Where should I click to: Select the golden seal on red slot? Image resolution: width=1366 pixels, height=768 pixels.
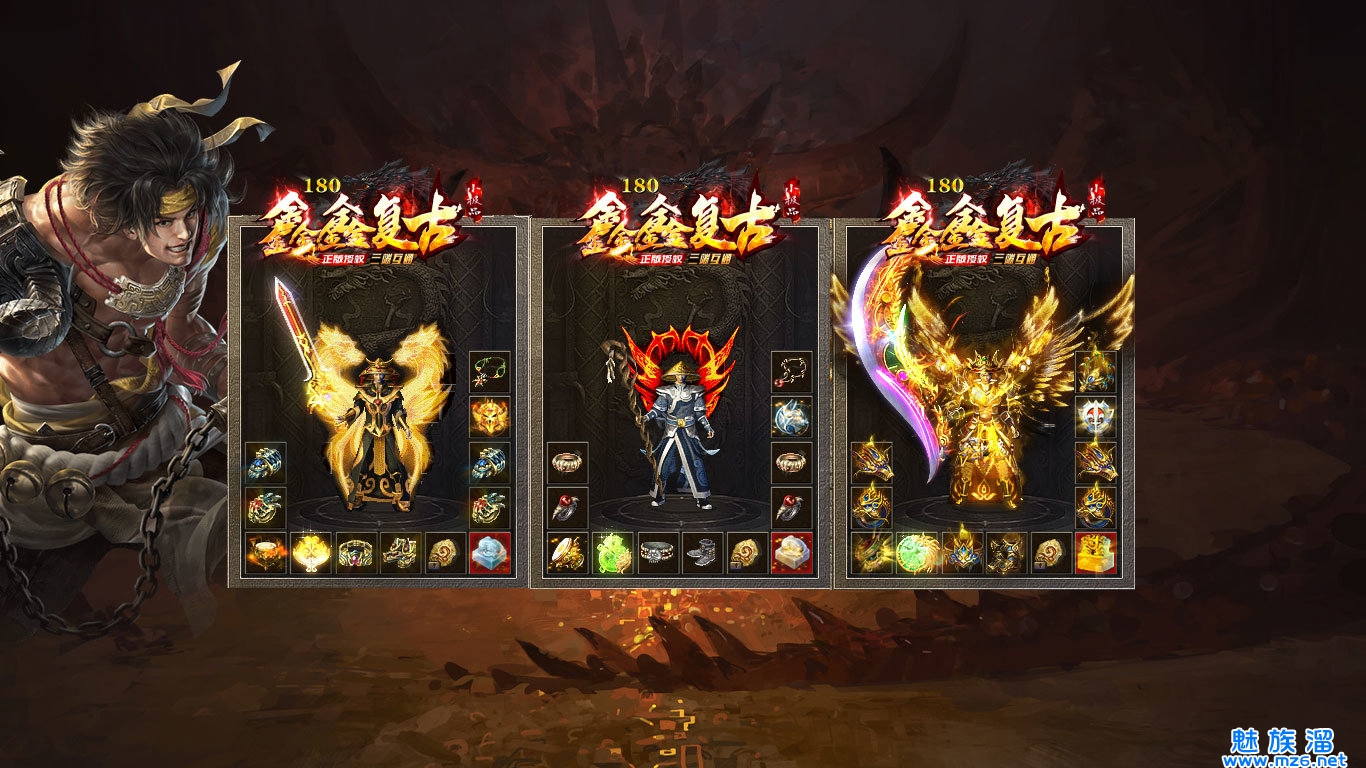click(x=1096, y=553)
